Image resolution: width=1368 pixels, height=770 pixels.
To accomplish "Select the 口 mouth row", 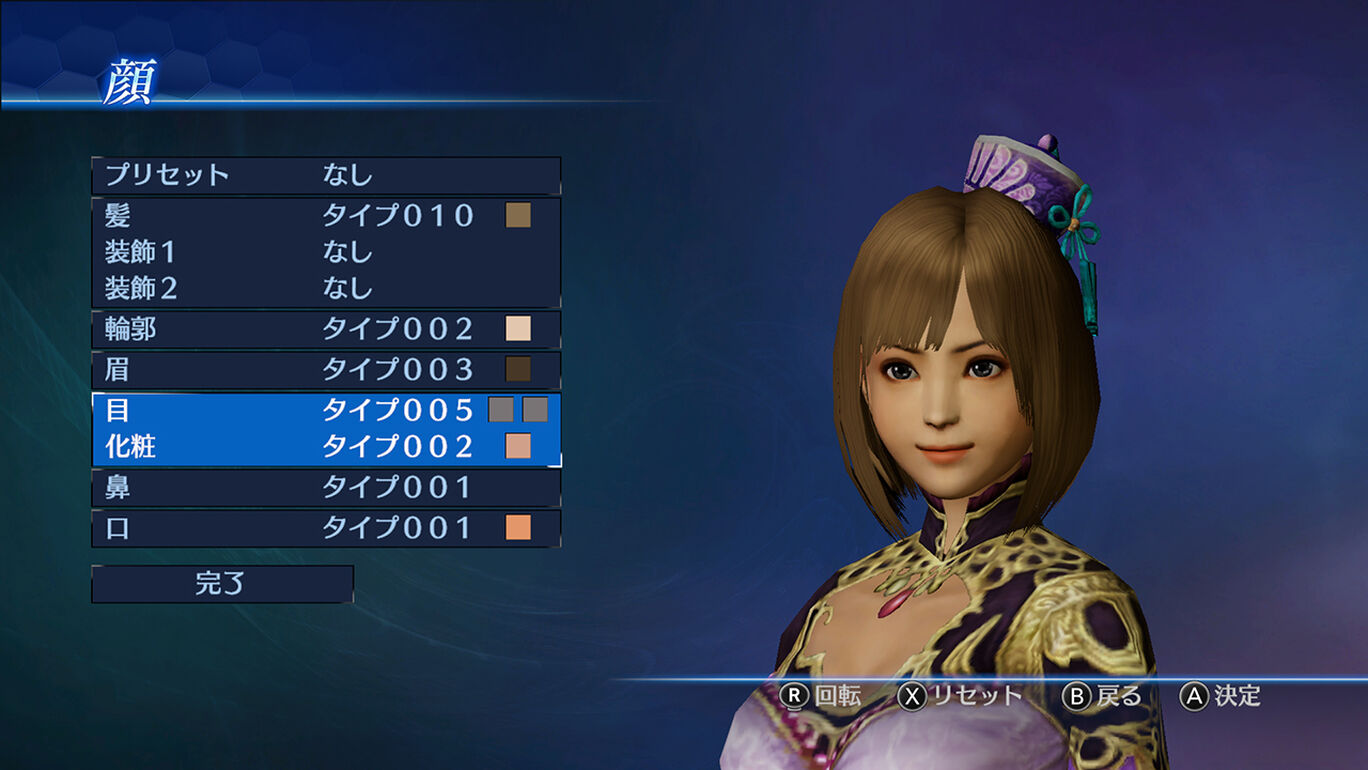I will (x=325, y=528).
